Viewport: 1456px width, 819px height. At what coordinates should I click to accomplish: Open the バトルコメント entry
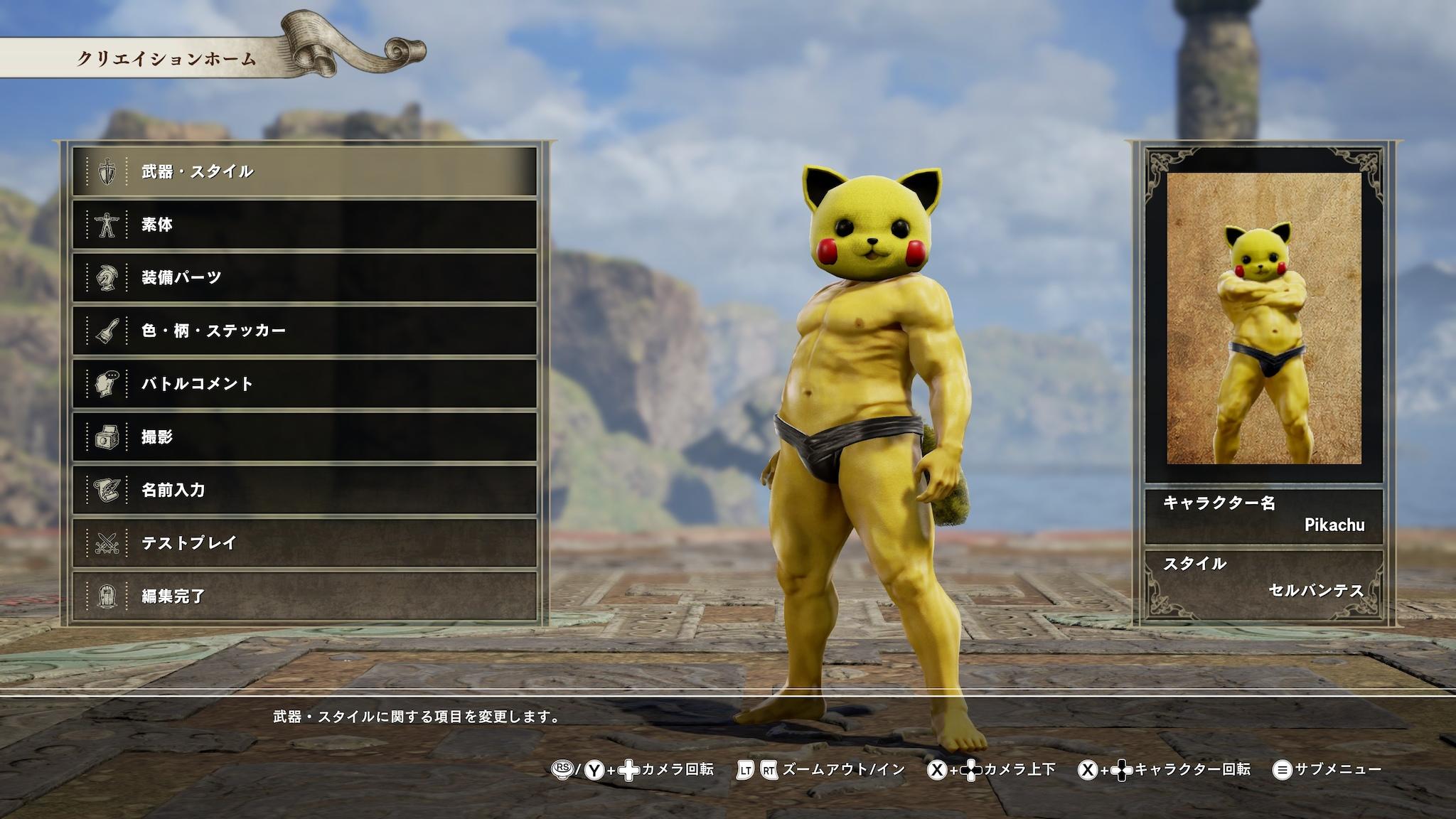(x=304, y=384)
